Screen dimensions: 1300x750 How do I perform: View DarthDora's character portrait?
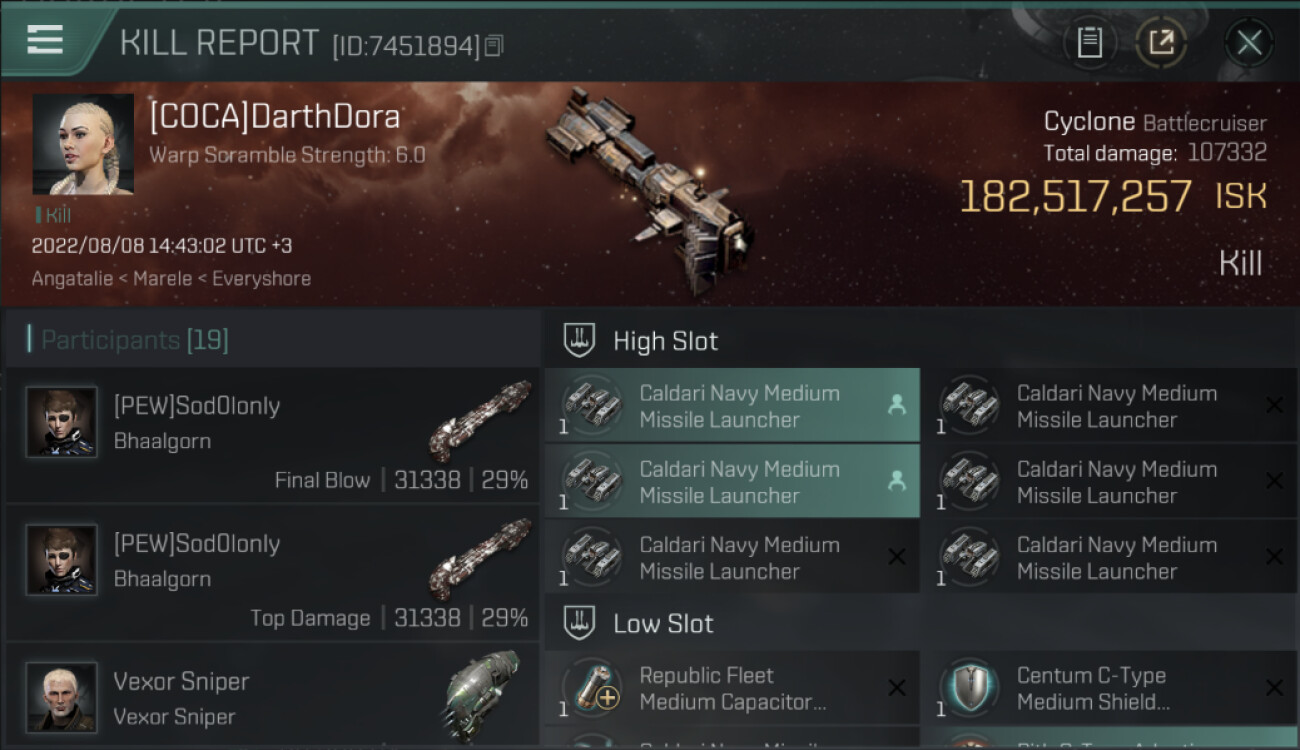pyautogui.click(x=83, y=144)
